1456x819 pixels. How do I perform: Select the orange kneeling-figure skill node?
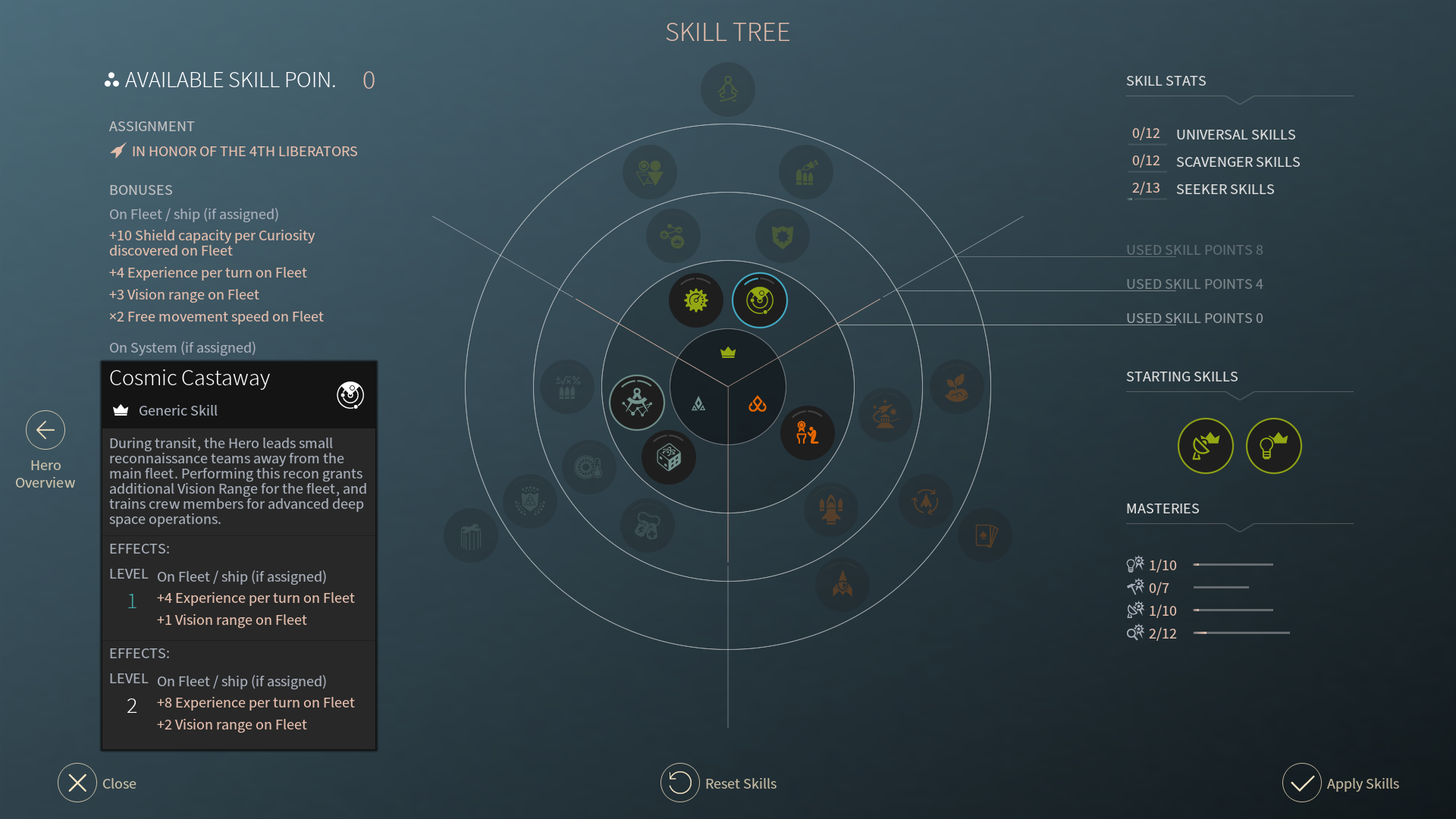tap(807, 433)
